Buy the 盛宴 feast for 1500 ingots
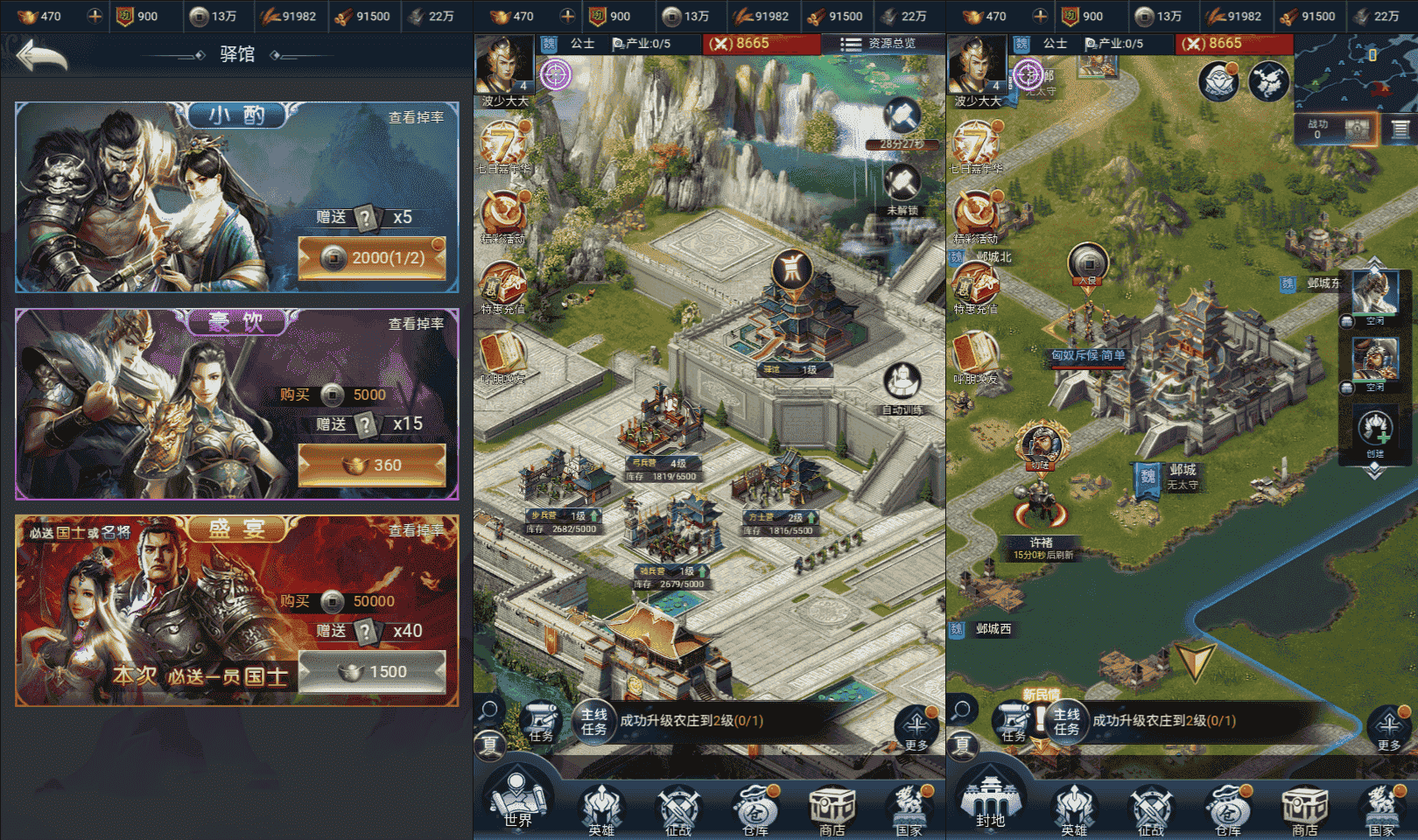Viewport: 1418px width, 840px height. click(x=372, y=672)
